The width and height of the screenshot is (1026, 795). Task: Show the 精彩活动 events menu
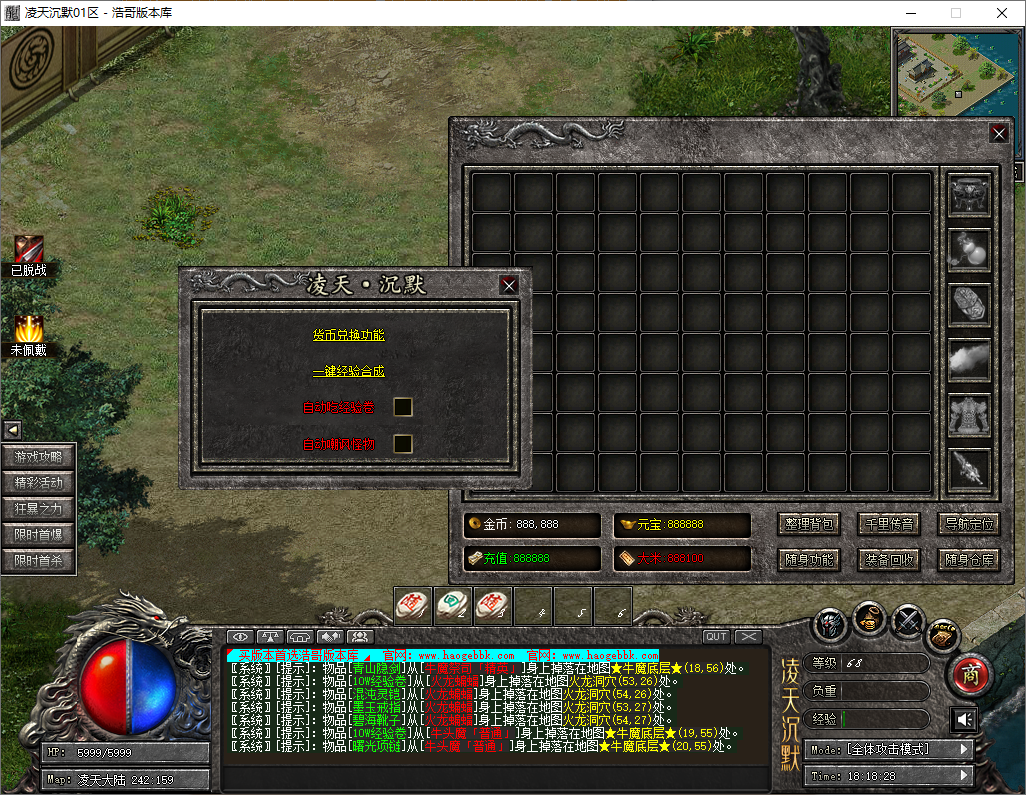pos(38,483)
